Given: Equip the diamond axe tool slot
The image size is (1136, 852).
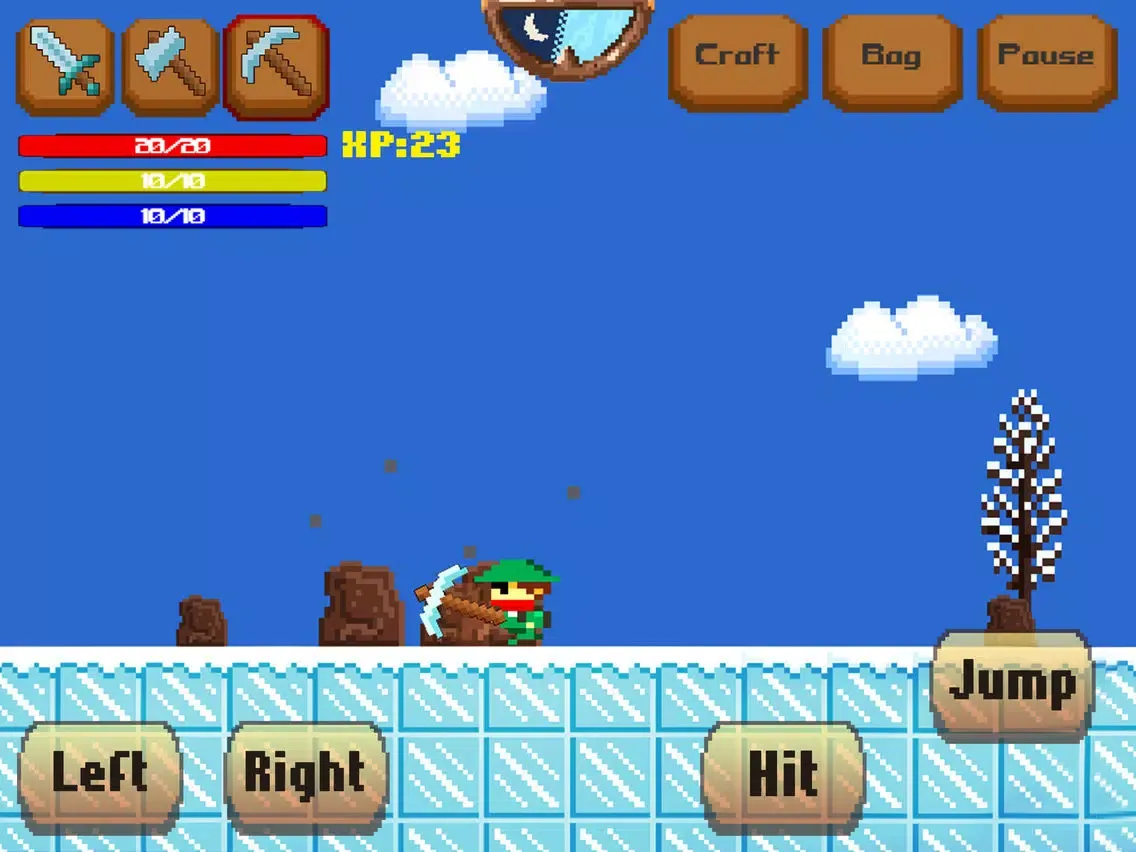Looking at the screenshot, I should tap(170, 65).
